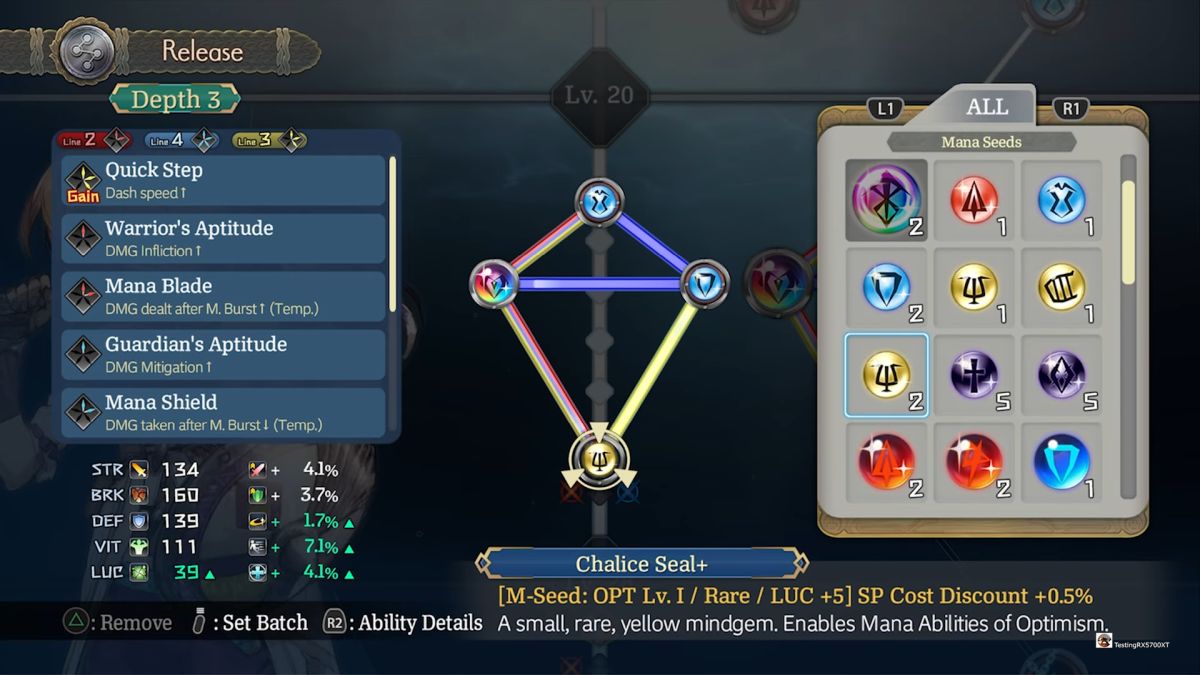Viewport: 1200px width, 675px height.
Task: Select the yellow pillar-symbol mana seed
Action: click(1062, 287)
